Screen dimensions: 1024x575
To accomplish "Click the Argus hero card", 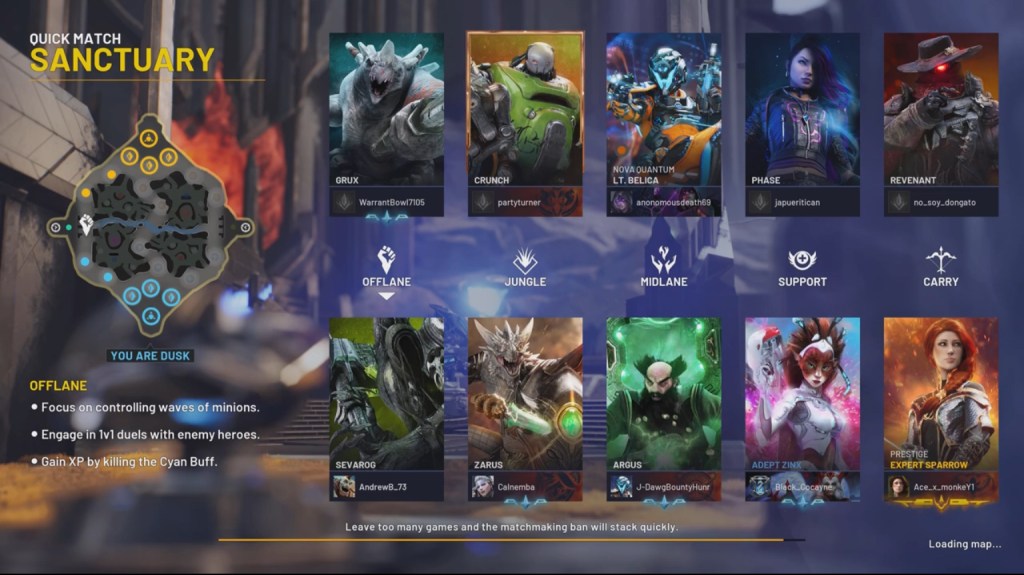I will pos(663,390).
